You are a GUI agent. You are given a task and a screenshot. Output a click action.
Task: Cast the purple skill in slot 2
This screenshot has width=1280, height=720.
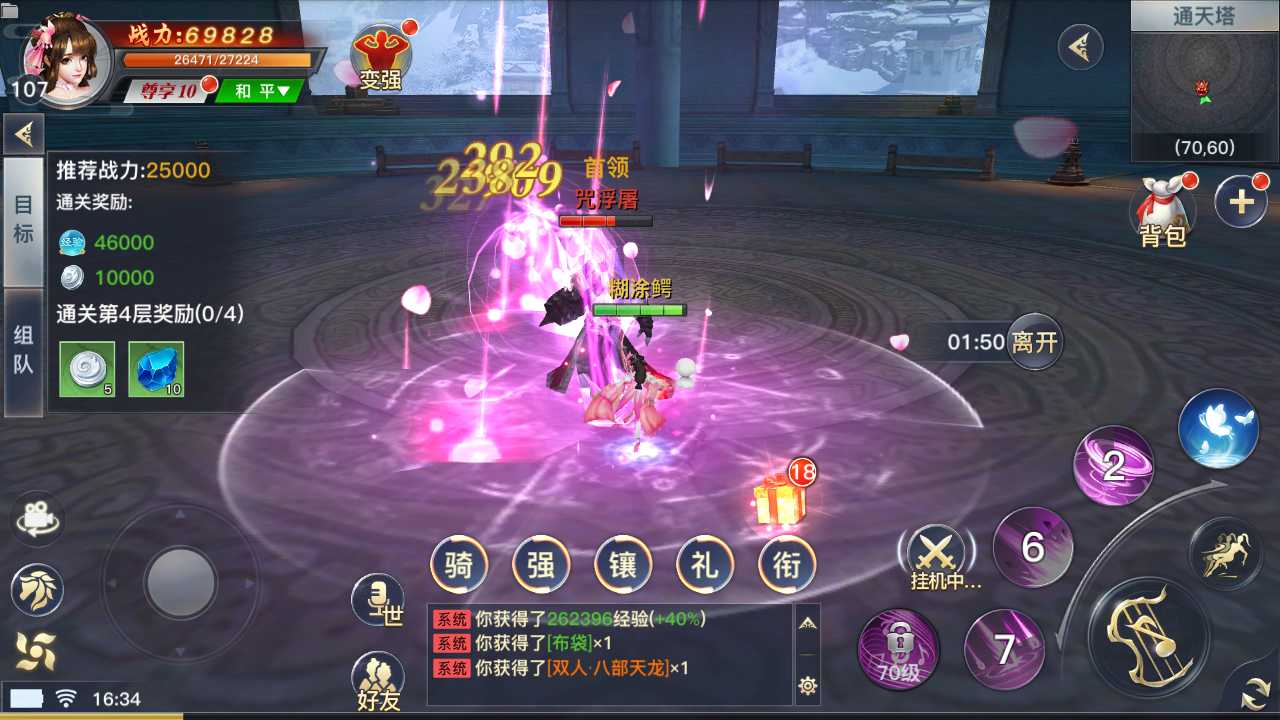tap(1113, 466)
